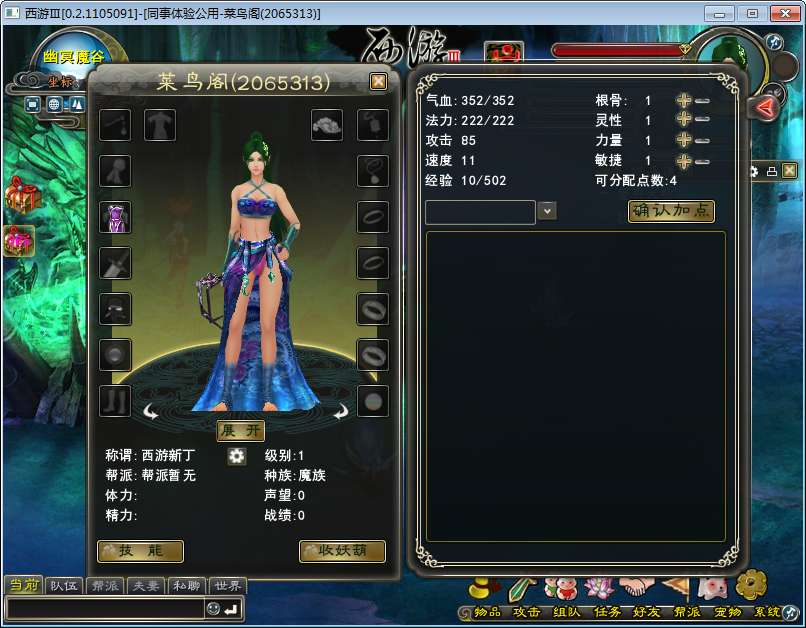
Task: Click the 展开 expand button
Action: [x=241, y=430]
